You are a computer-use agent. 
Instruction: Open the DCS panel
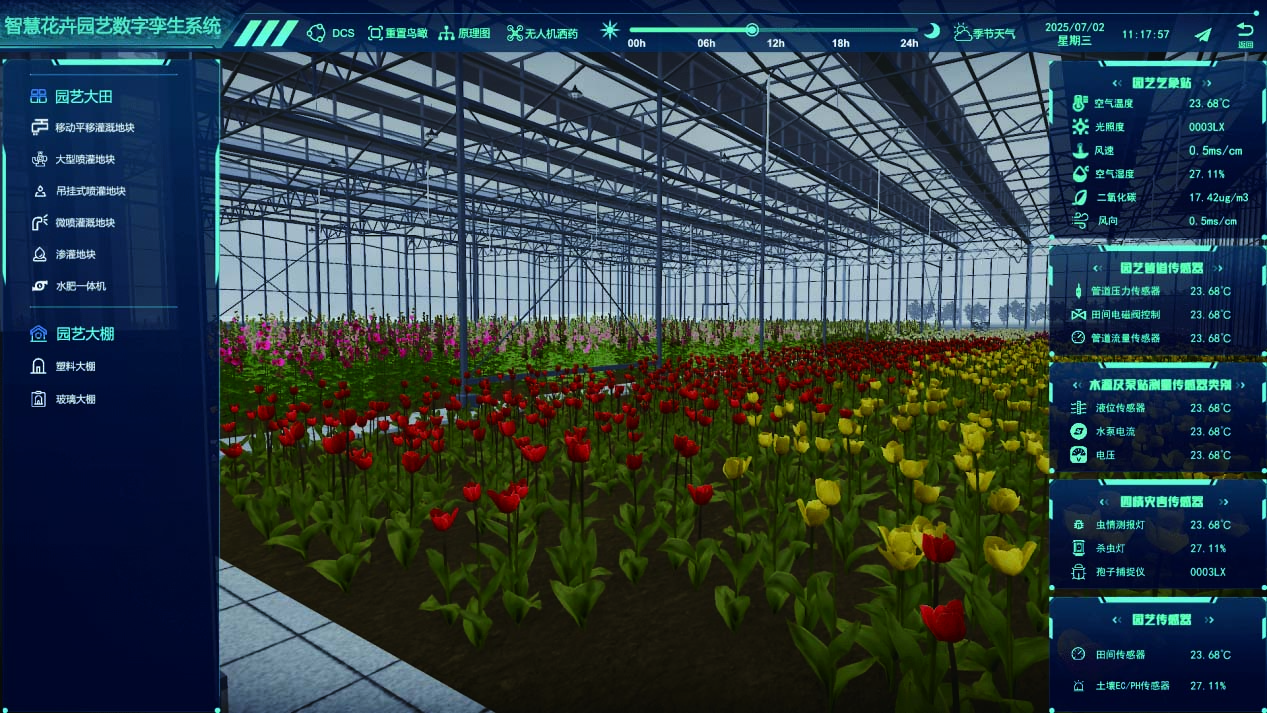331,33
